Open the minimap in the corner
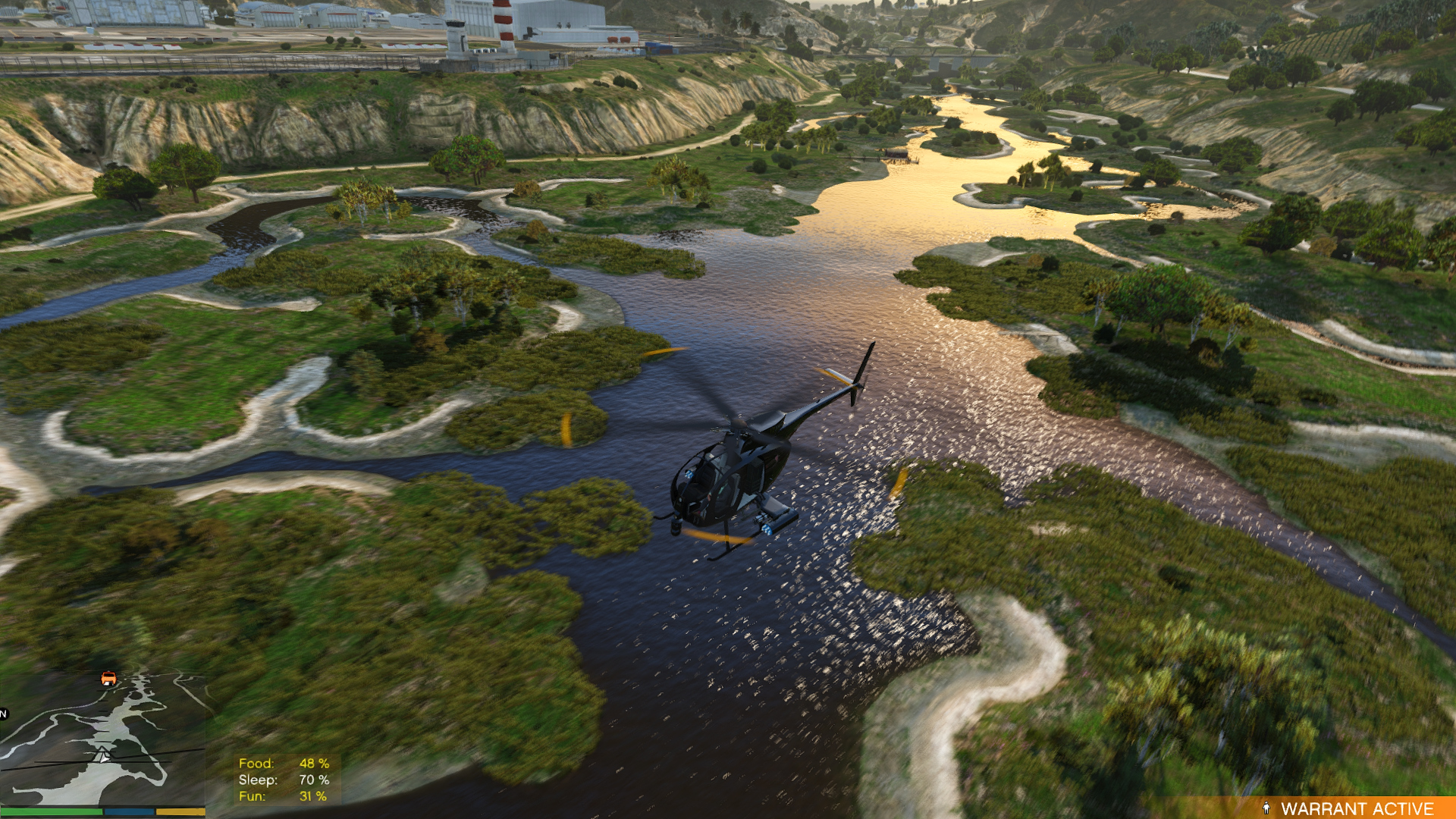This screenshot has height=819, width=1456. 102,739
